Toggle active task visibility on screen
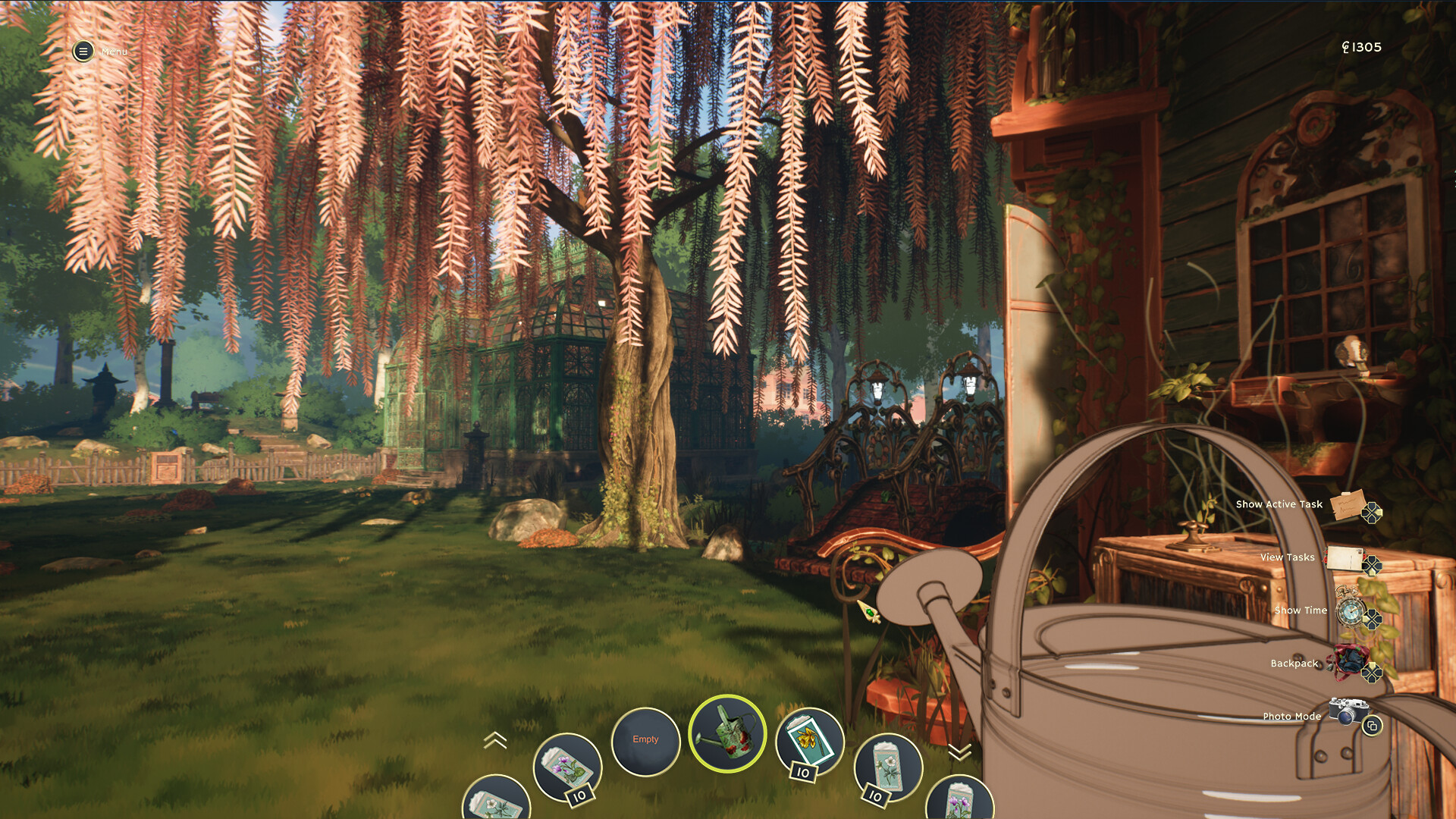Screen dimensions: 1456x819 [x=1345, y=504]
